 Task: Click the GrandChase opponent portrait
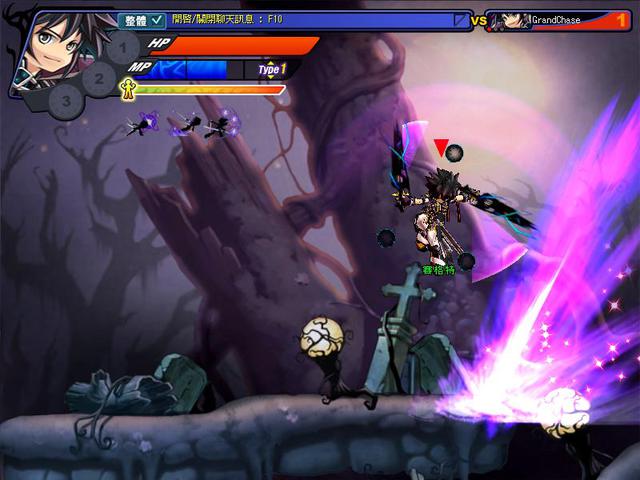(x=508, y=20)
